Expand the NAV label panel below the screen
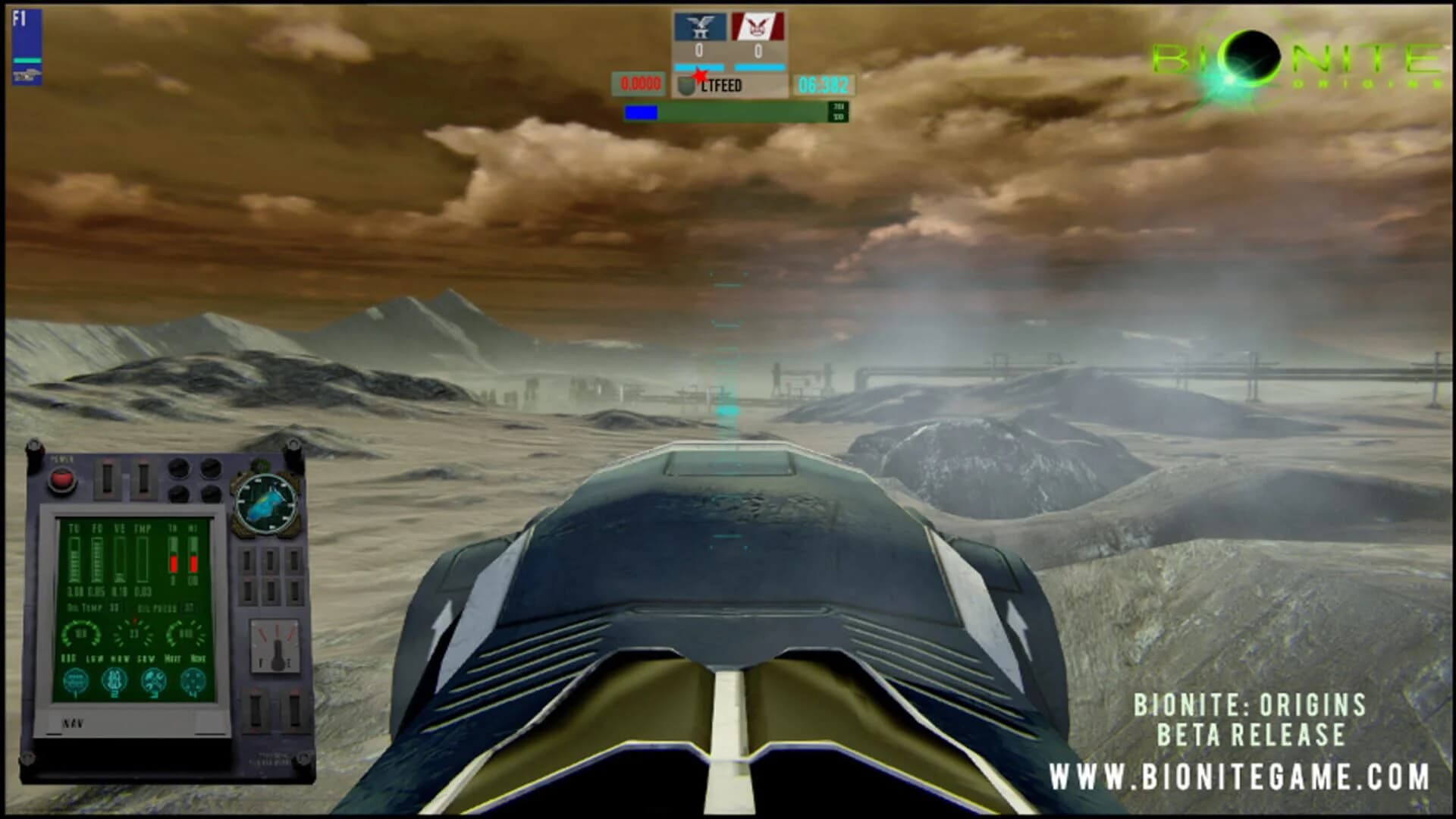 click(x=74, y=722)
